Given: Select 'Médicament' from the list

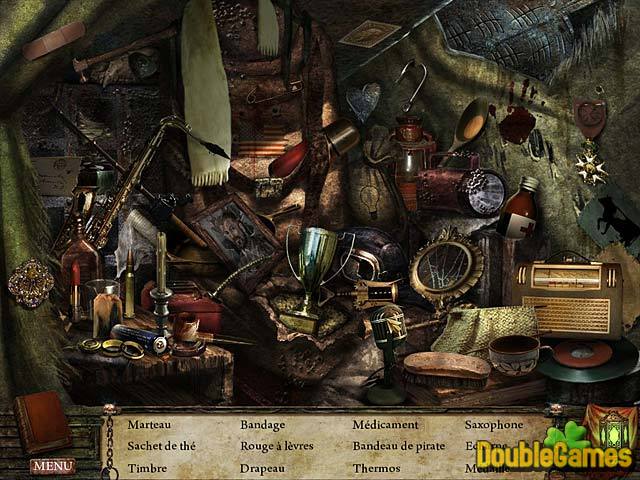Looking at the screenshot, I should [x=385, y=424].
